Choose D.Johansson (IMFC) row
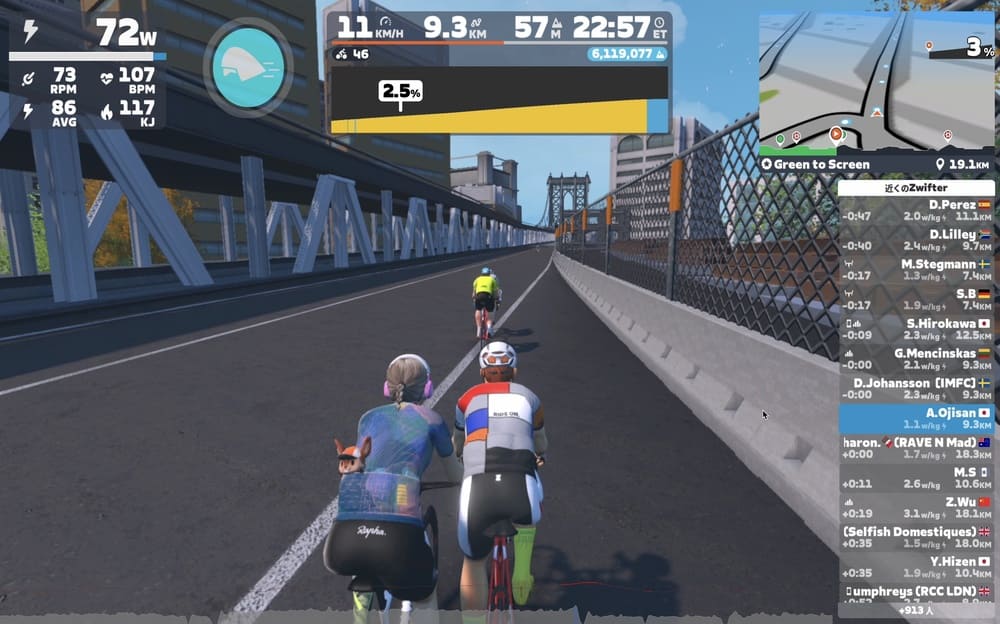Screen dimensions: 1000x624 [x=916, y=388]
